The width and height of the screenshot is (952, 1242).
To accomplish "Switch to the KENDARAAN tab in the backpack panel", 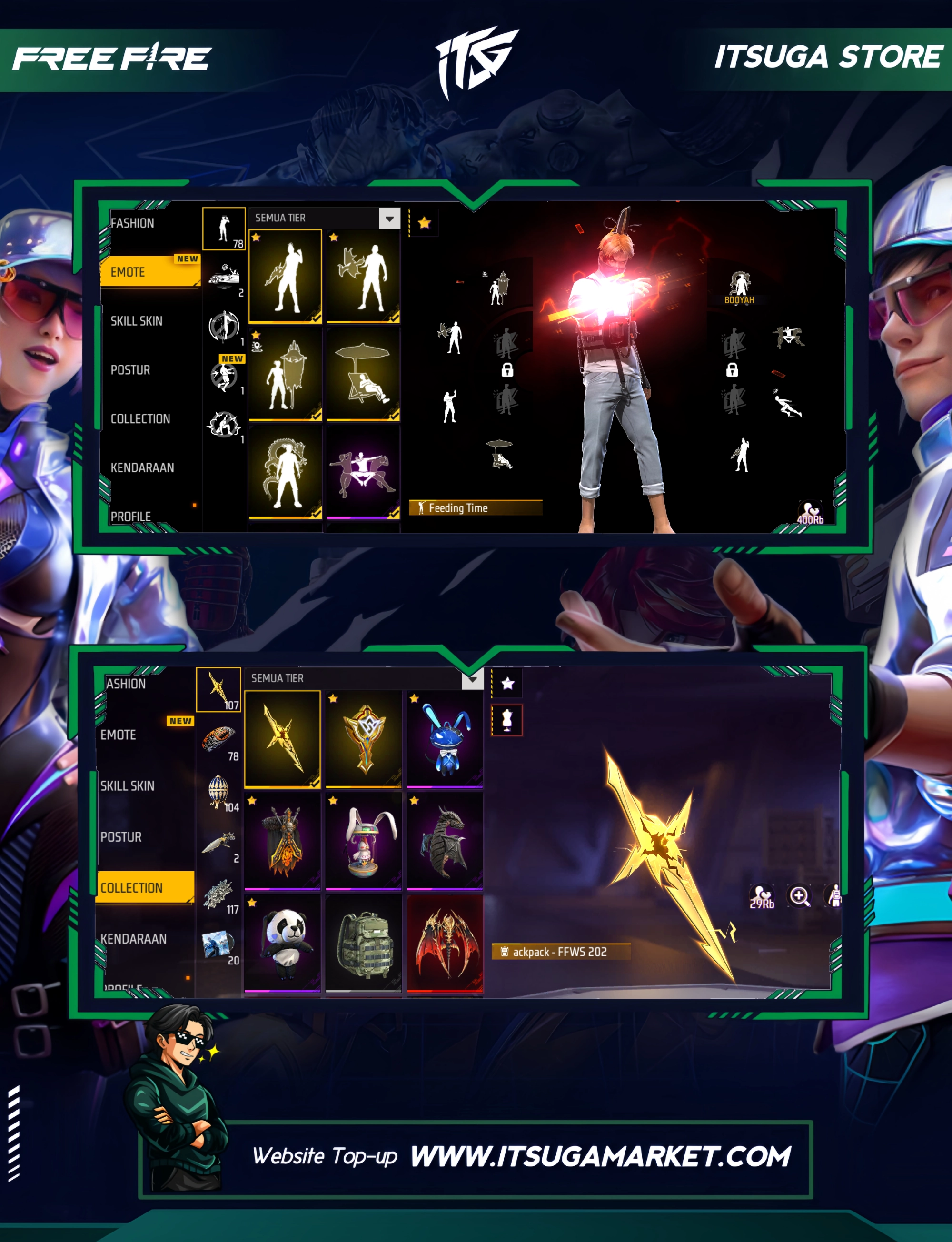I will (x=134, y=939).
